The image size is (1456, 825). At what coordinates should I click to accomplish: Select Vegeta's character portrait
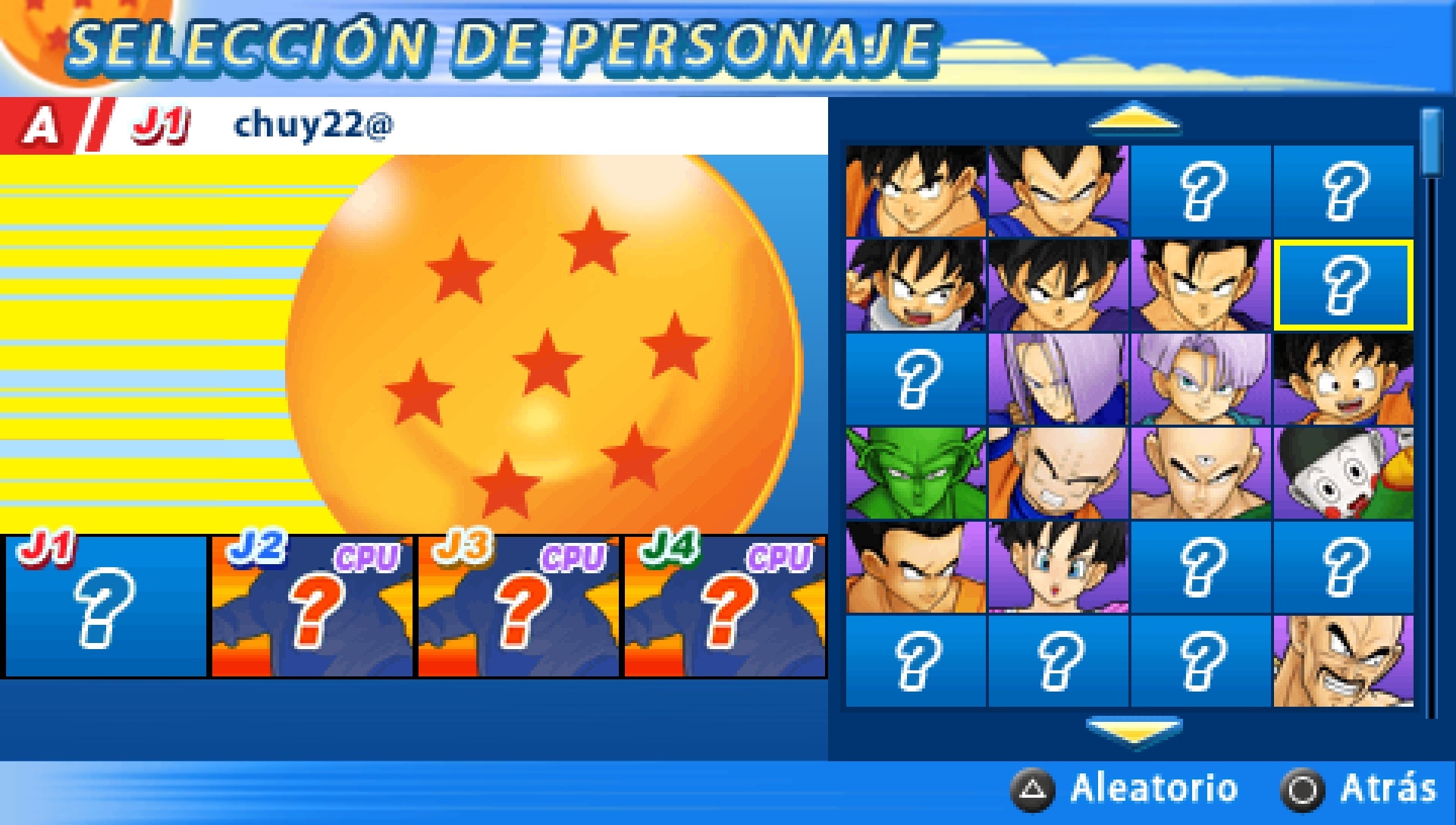tap(1058, 190)
